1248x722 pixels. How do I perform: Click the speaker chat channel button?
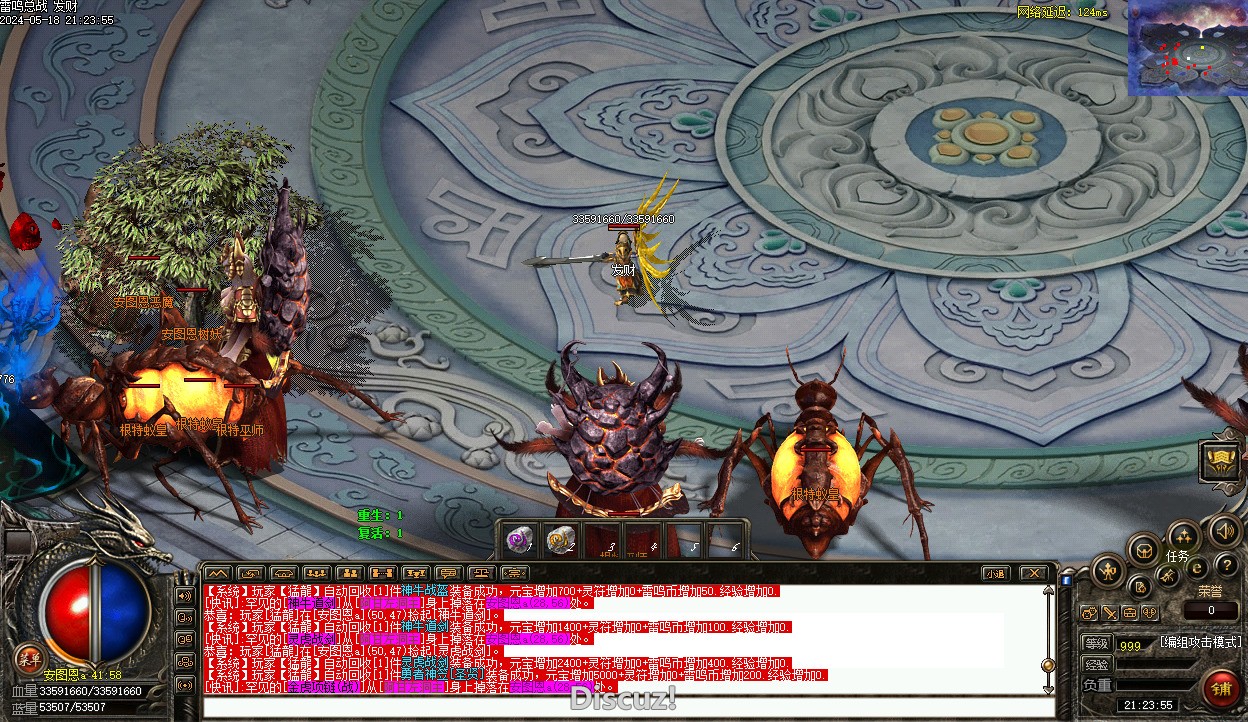pyautogui.click(x=184, y=596)
